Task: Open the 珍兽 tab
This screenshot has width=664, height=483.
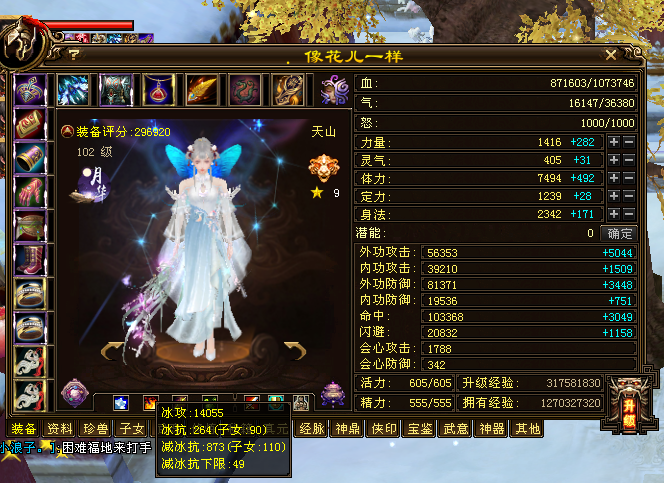Action: coord(96,429)
